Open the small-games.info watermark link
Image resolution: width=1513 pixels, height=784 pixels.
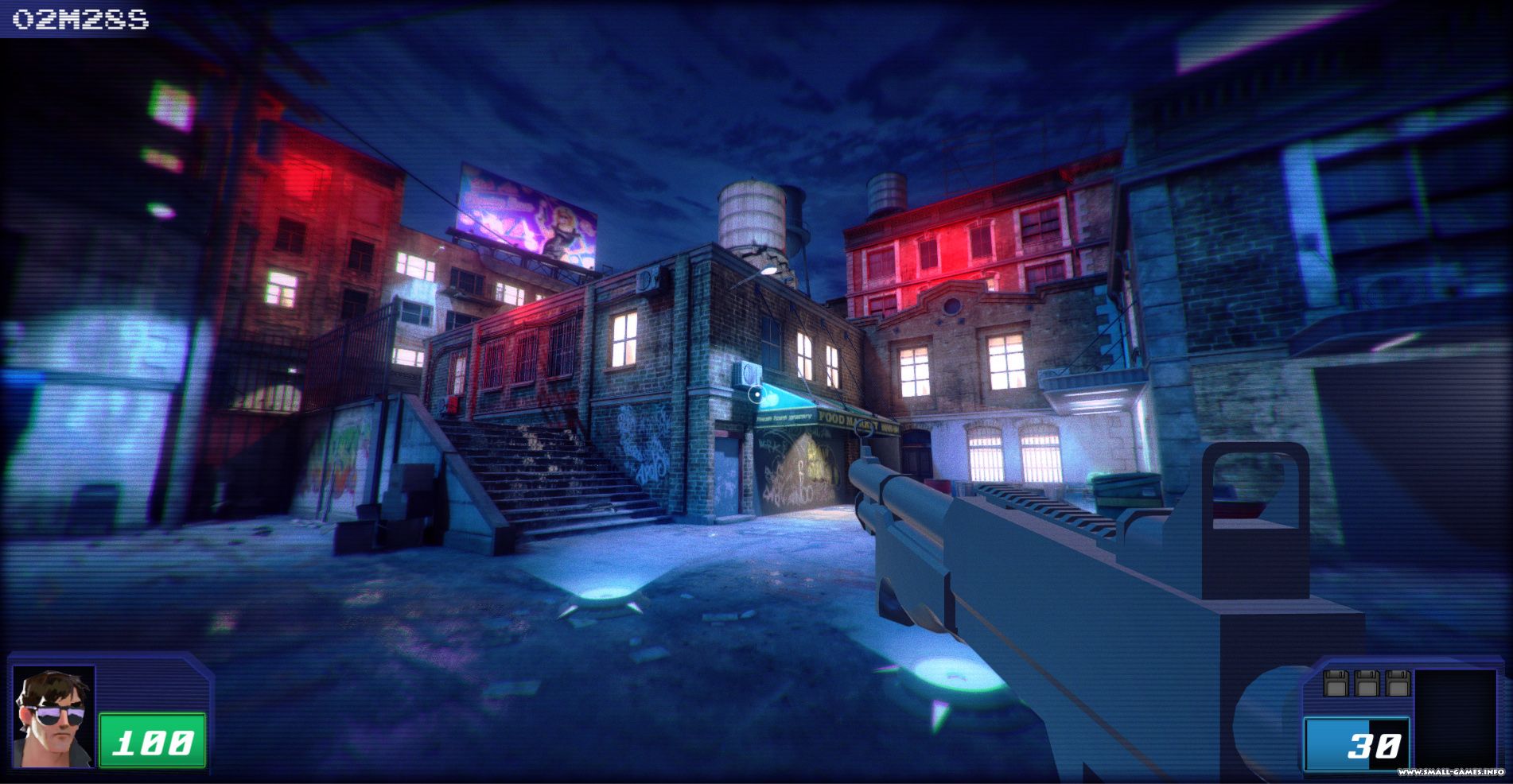pyautogui.click(x=1450, y=772)
